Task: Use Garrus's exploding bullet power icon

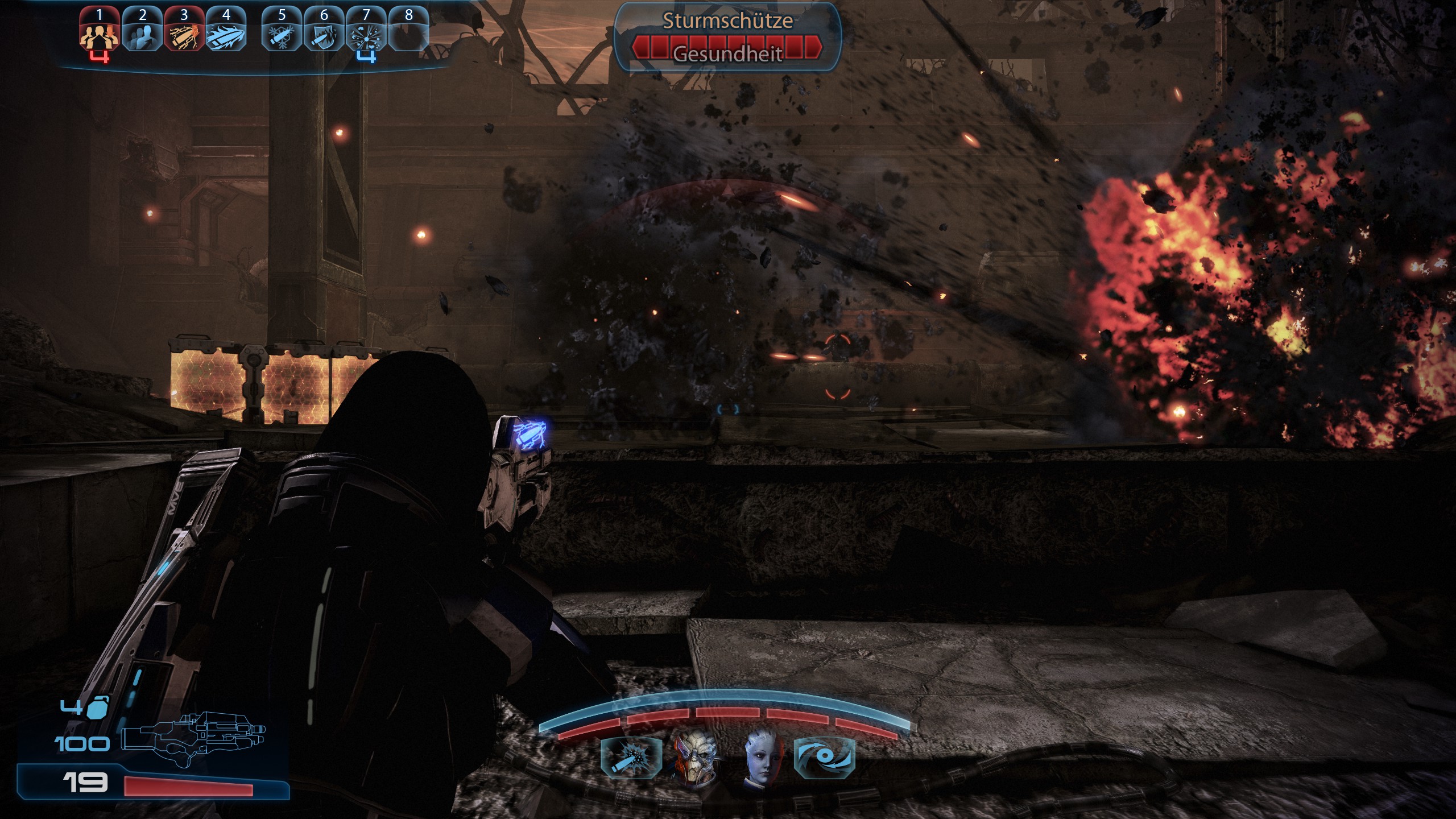Action: [631, 758]
